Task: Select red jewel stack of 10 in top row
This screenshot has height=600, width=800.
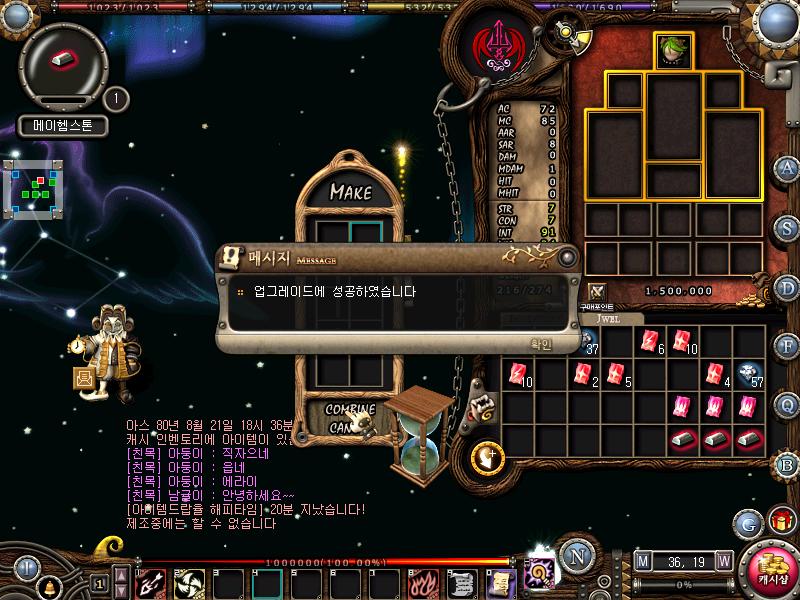Action: (683, 342)
